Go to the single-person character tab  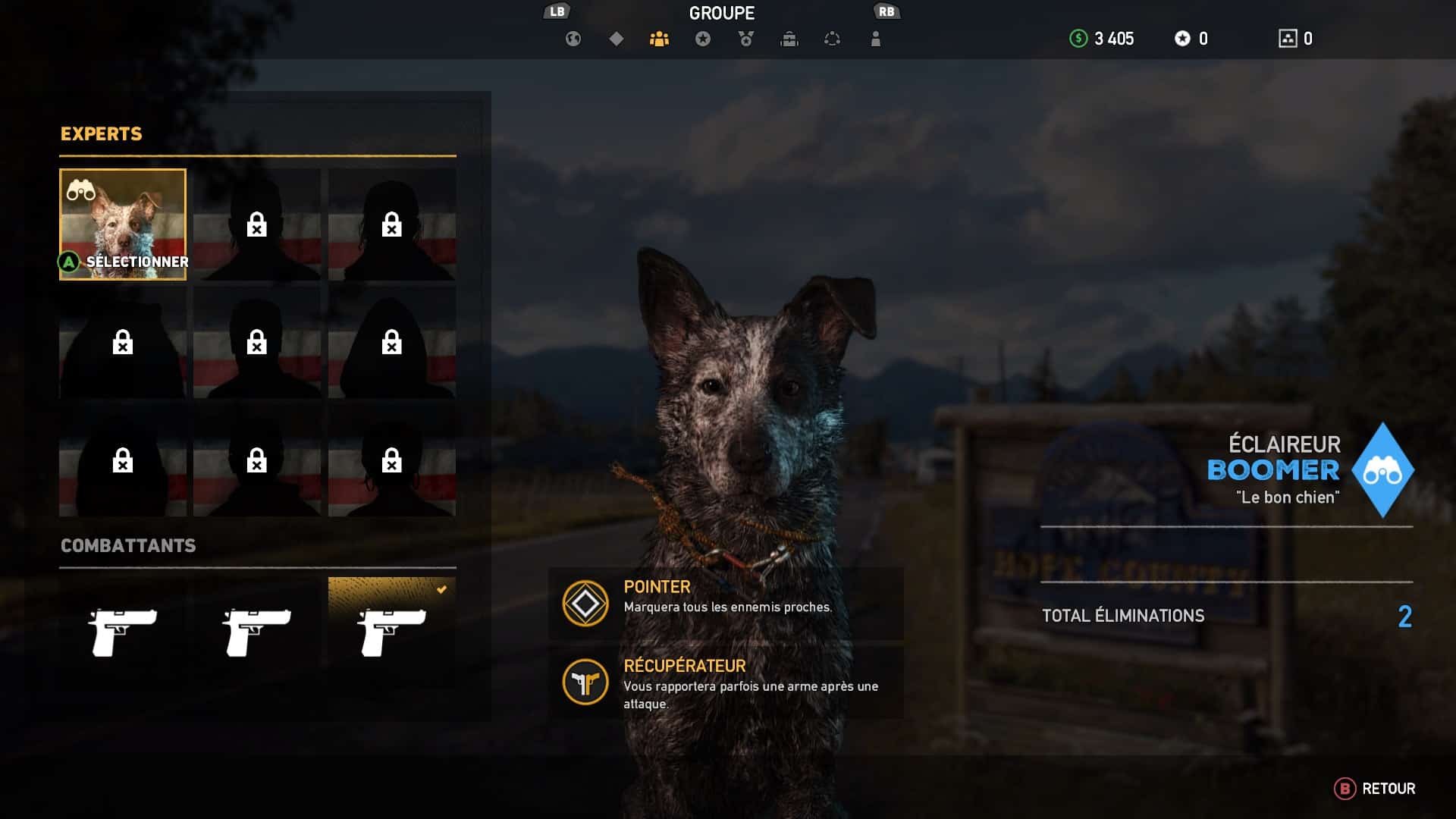point(876,39)
